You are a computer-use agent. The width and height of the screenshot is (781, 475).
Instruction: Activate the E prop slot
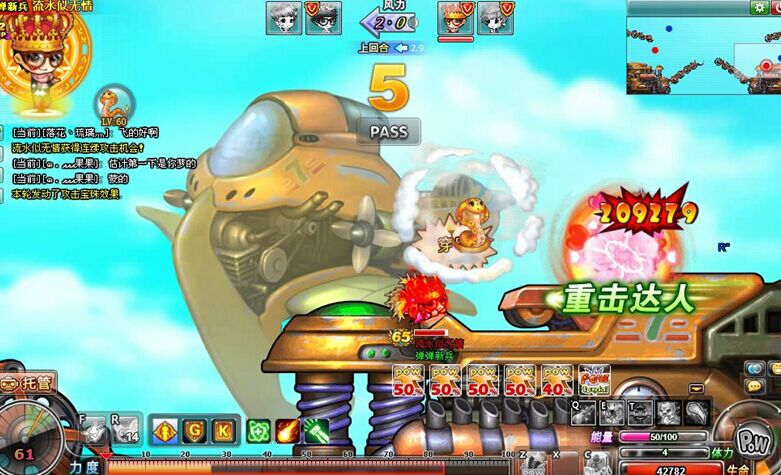pyautogui.click(x=612, y=411)
